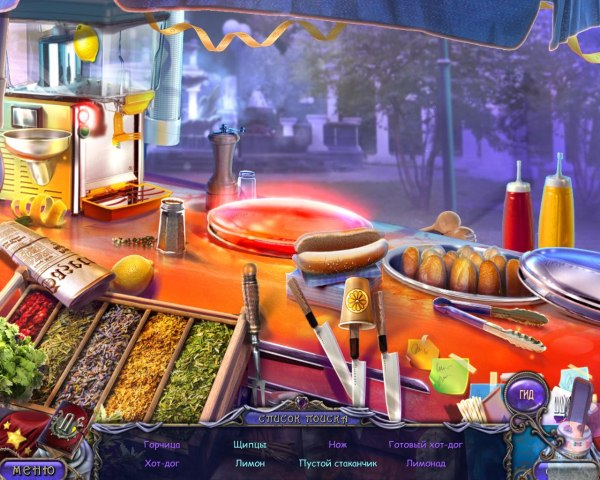This screenshot has width=600, height=480.
Task: Click Лимонад in the search list
Action: [x=426, y=463]
